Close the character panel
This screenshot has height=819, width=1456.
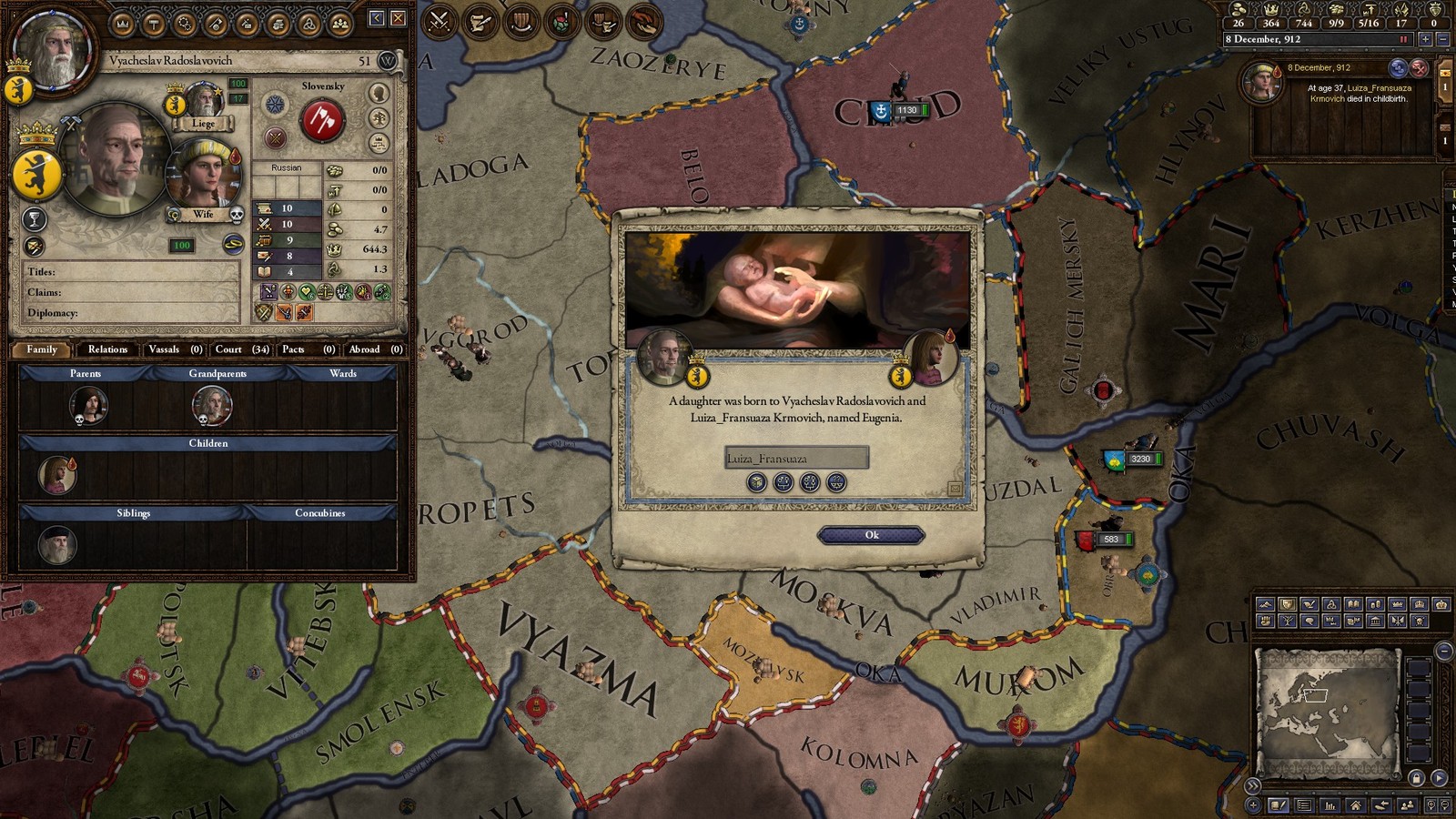(399, 18)
